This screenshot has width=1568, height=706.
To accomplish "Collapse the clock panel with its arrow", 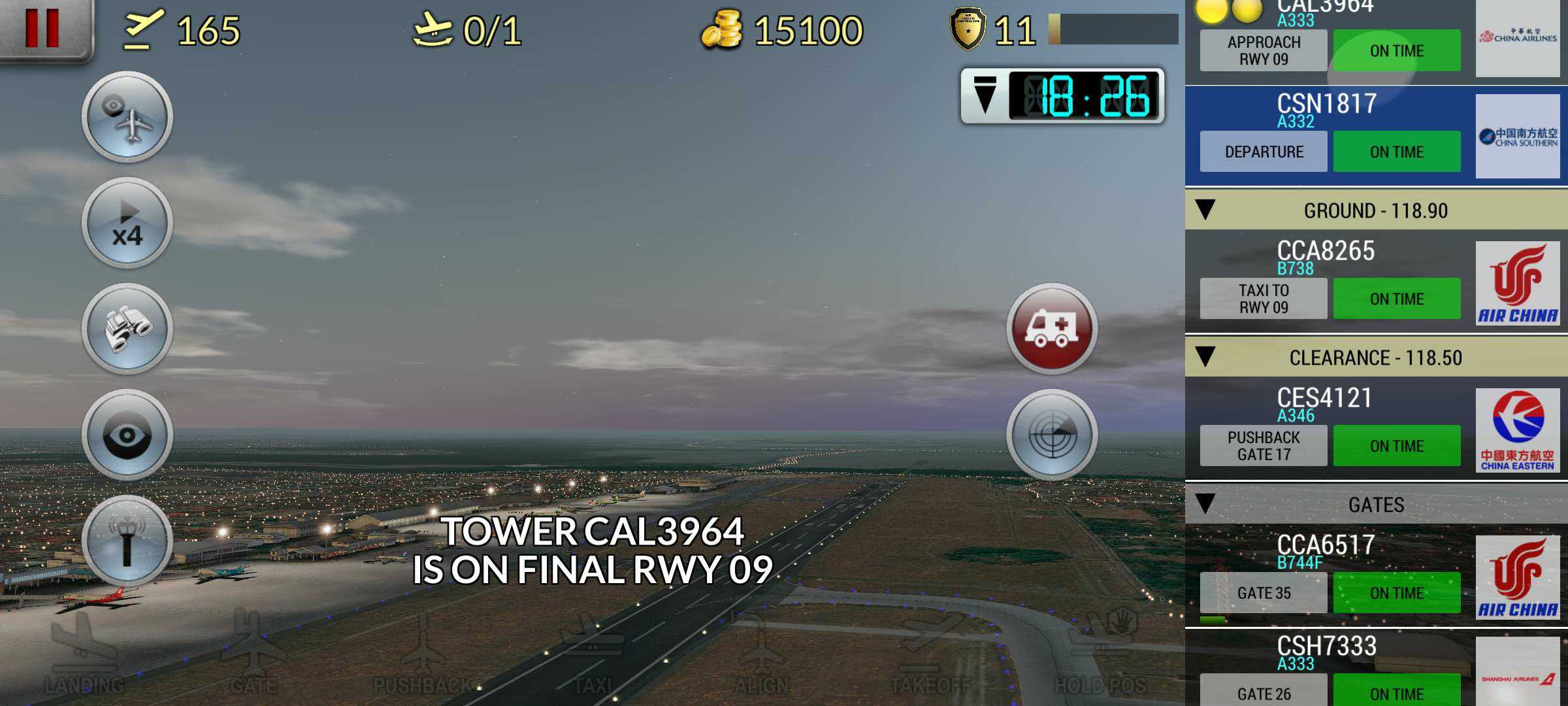I will click(x=985, y=95).
